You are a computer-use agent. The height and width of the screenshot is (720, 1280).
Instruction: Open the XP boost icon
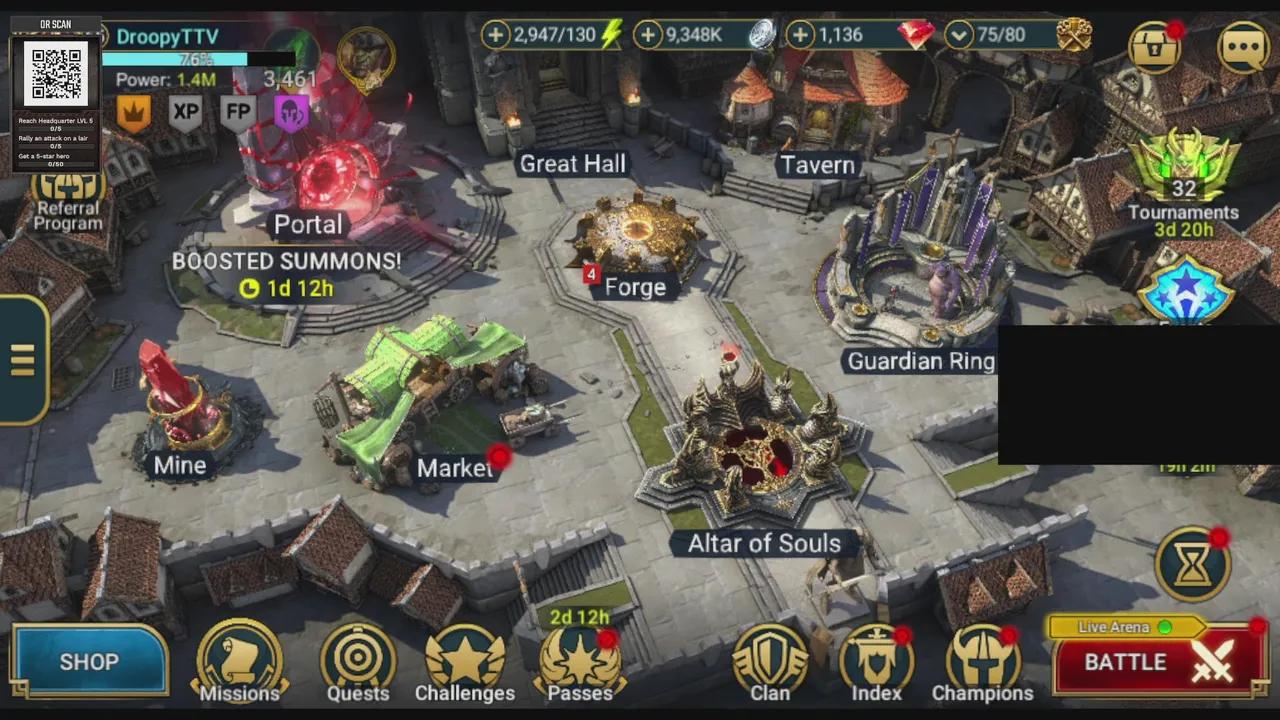(x=186, y=112)
